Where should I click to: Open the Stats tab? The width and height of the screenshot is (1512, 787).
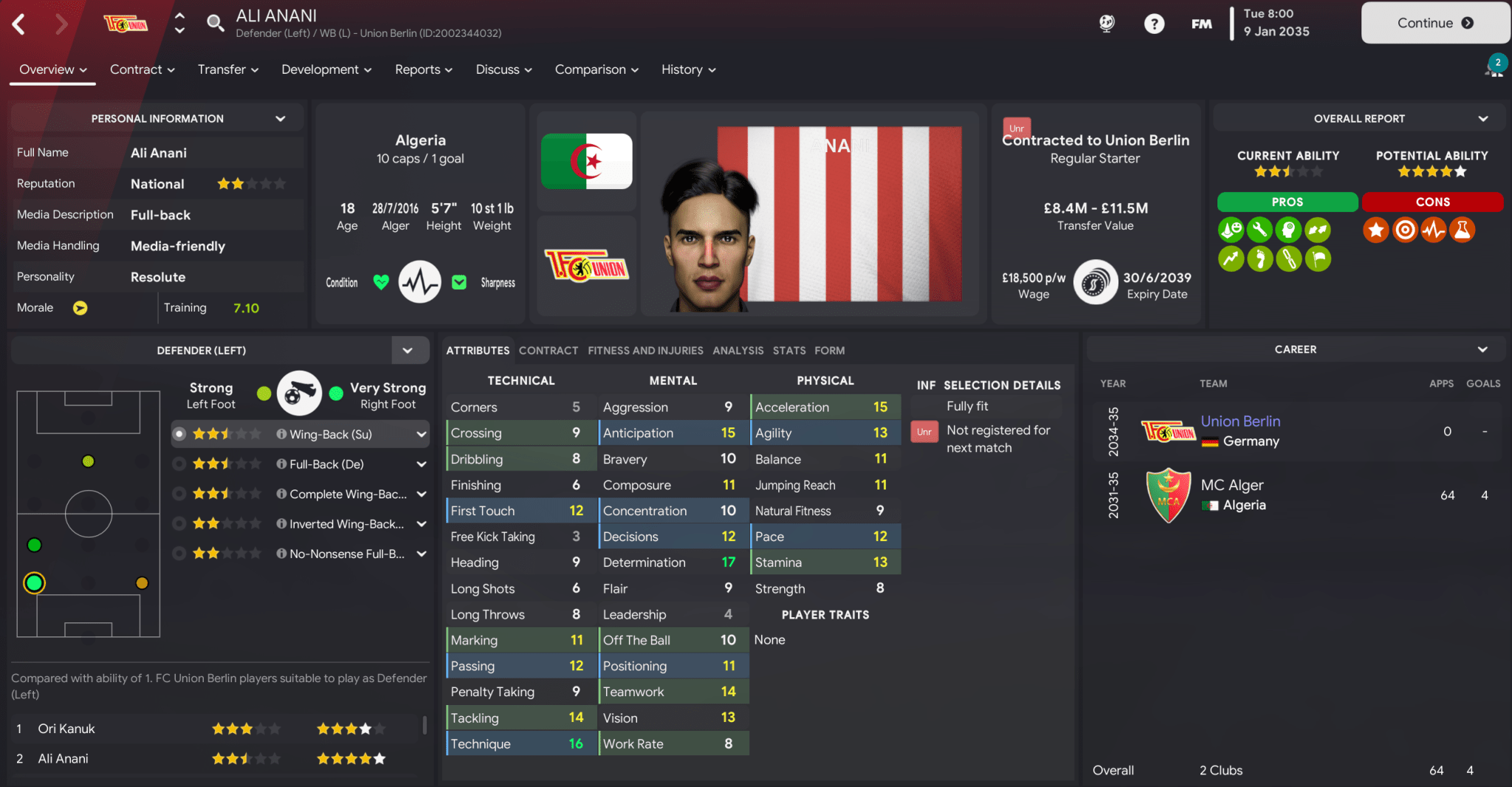789,351
